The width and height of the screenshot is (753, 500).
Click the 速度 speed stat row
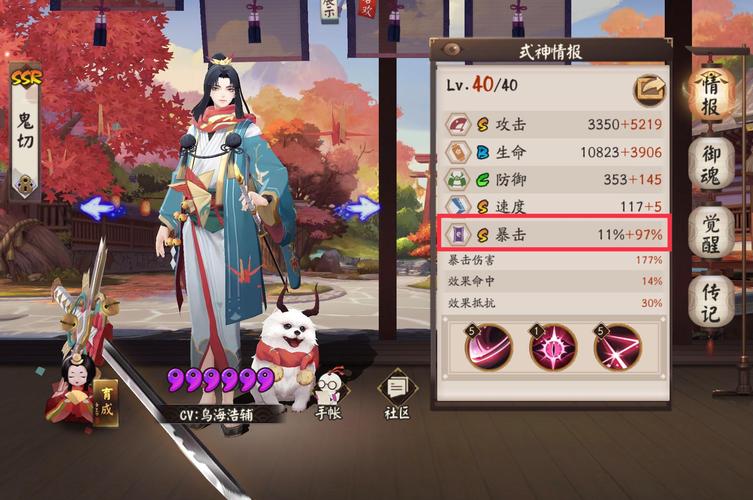point(553,207)
